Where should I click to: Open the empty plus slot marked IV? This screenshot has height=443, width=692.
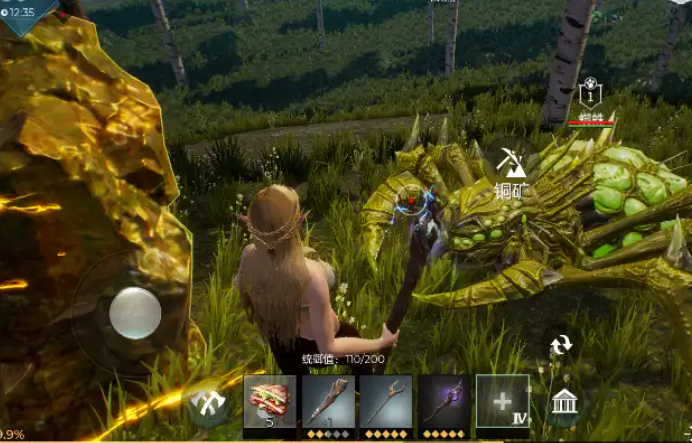tap(502, 400)
